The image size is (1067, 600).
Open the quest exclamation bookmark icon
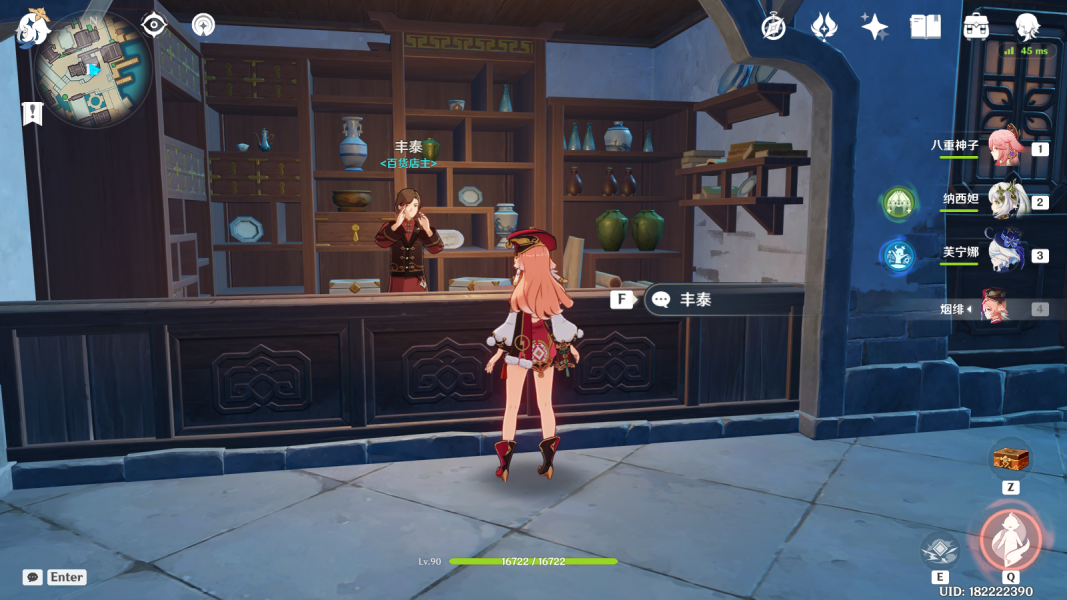click(32, 114)
